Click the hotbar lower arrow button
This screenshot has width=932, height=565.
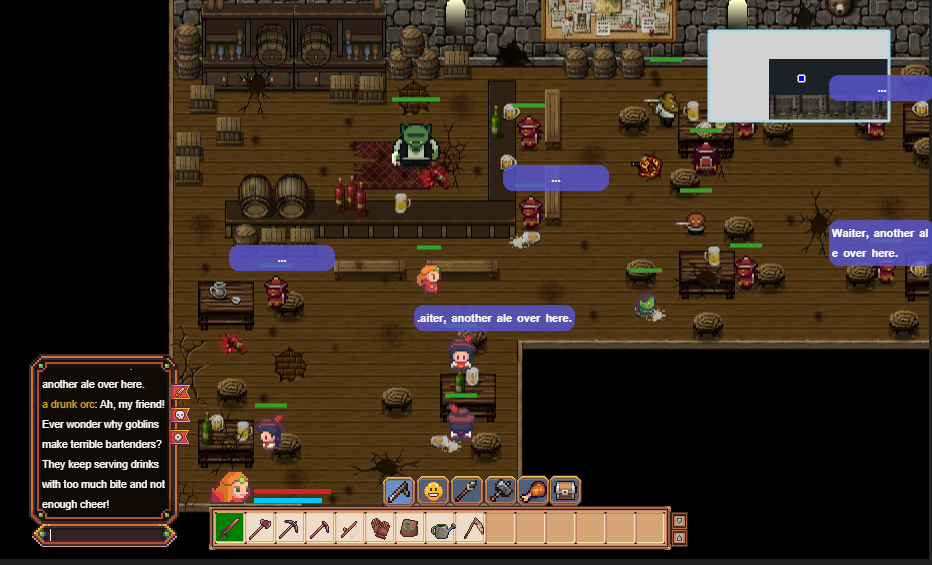point(679,537)
